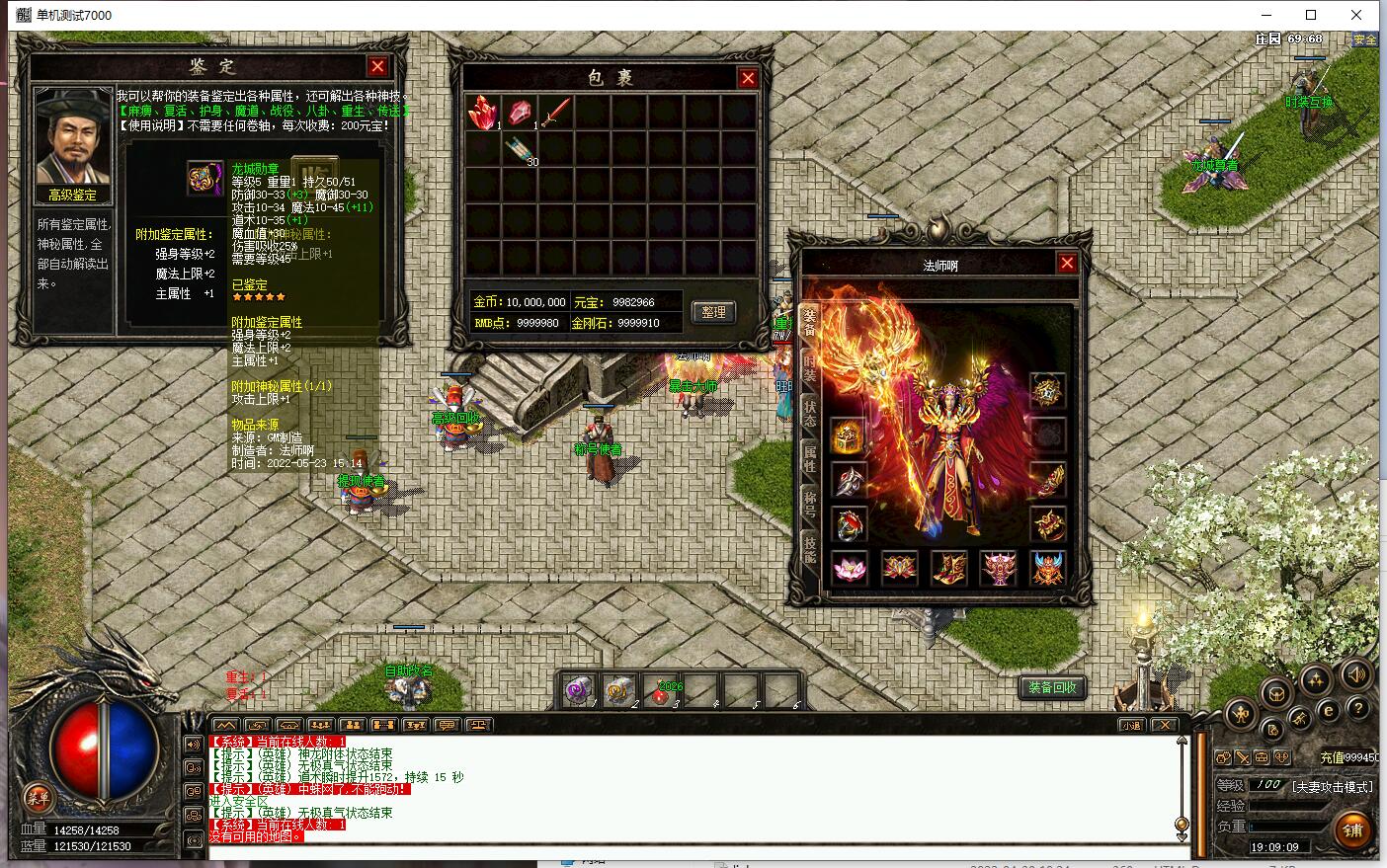Close the 鉴定 appraisal window
The width and height of the screenshot is (1387, 868).
pos(377,66)
